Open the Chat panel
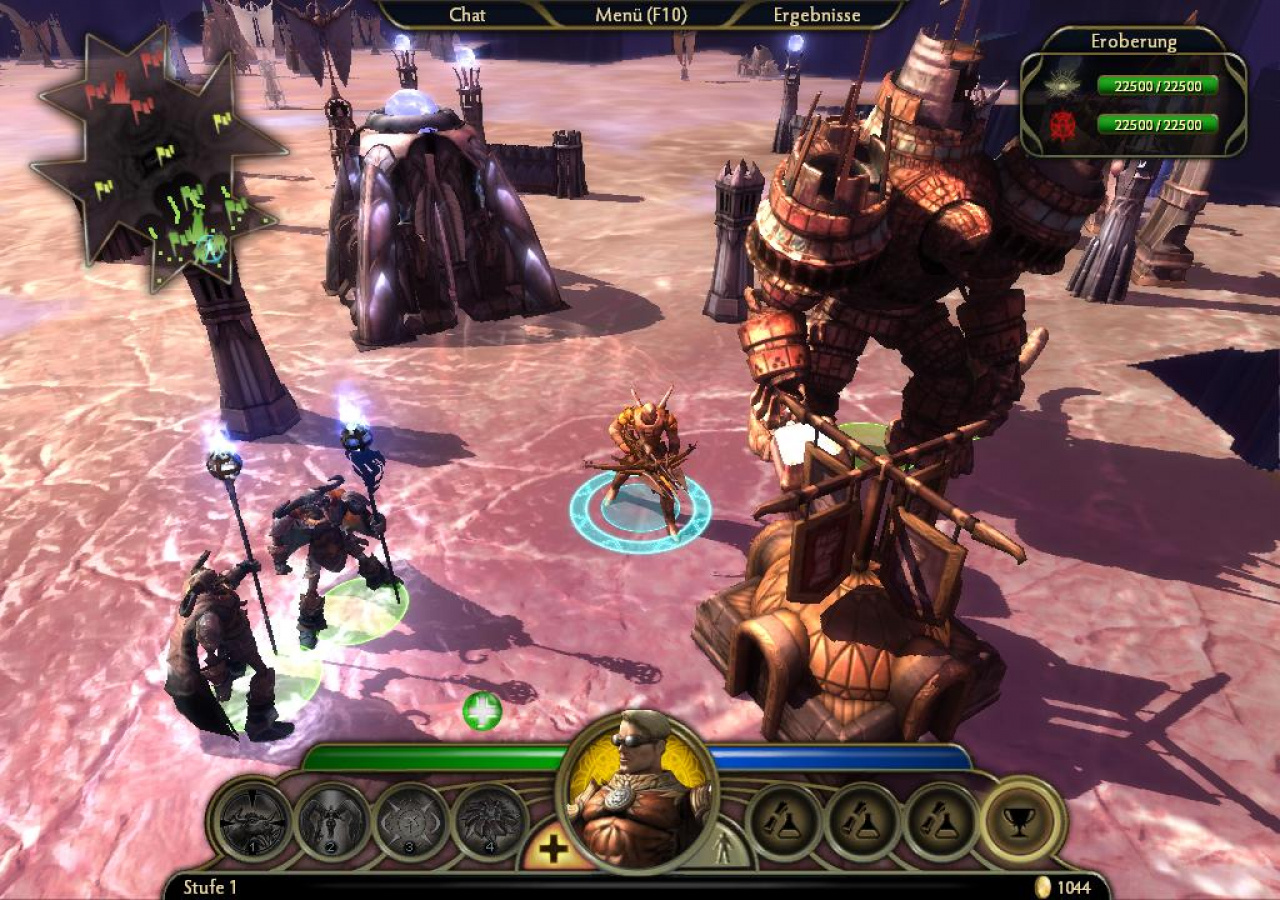Screen dimensions: 1280x900 [467, 15]
